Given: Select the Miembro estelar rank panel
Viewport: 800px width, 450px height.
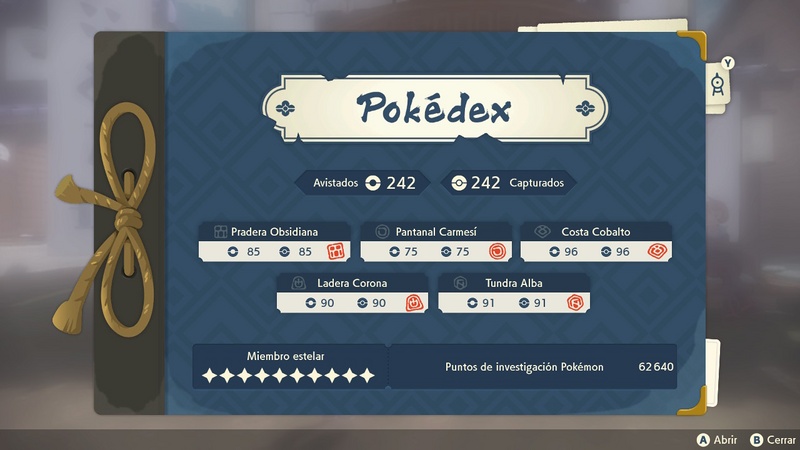Looking at the screenshot, I should point(288,366).
